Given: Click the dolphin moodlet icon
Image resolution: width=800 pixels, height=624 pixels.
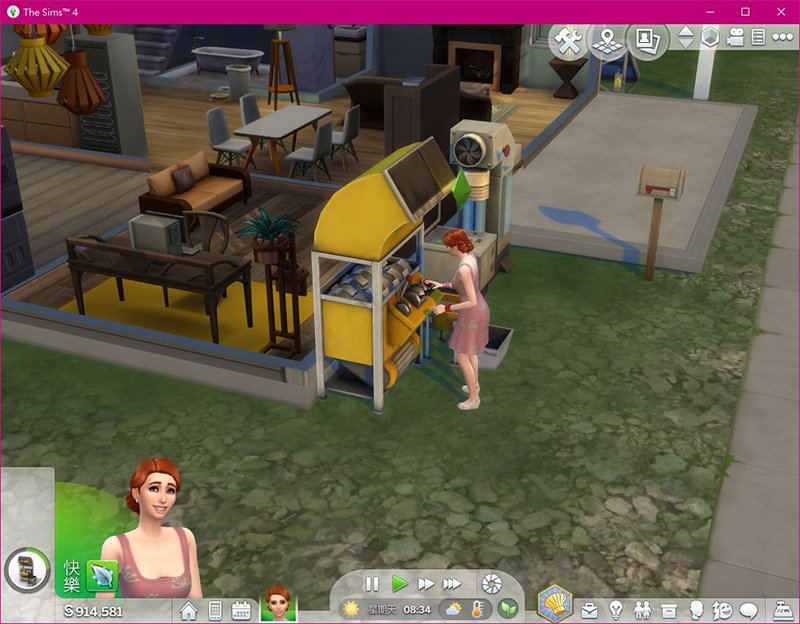Looking at the screenshot, I should tap(102, 574).
